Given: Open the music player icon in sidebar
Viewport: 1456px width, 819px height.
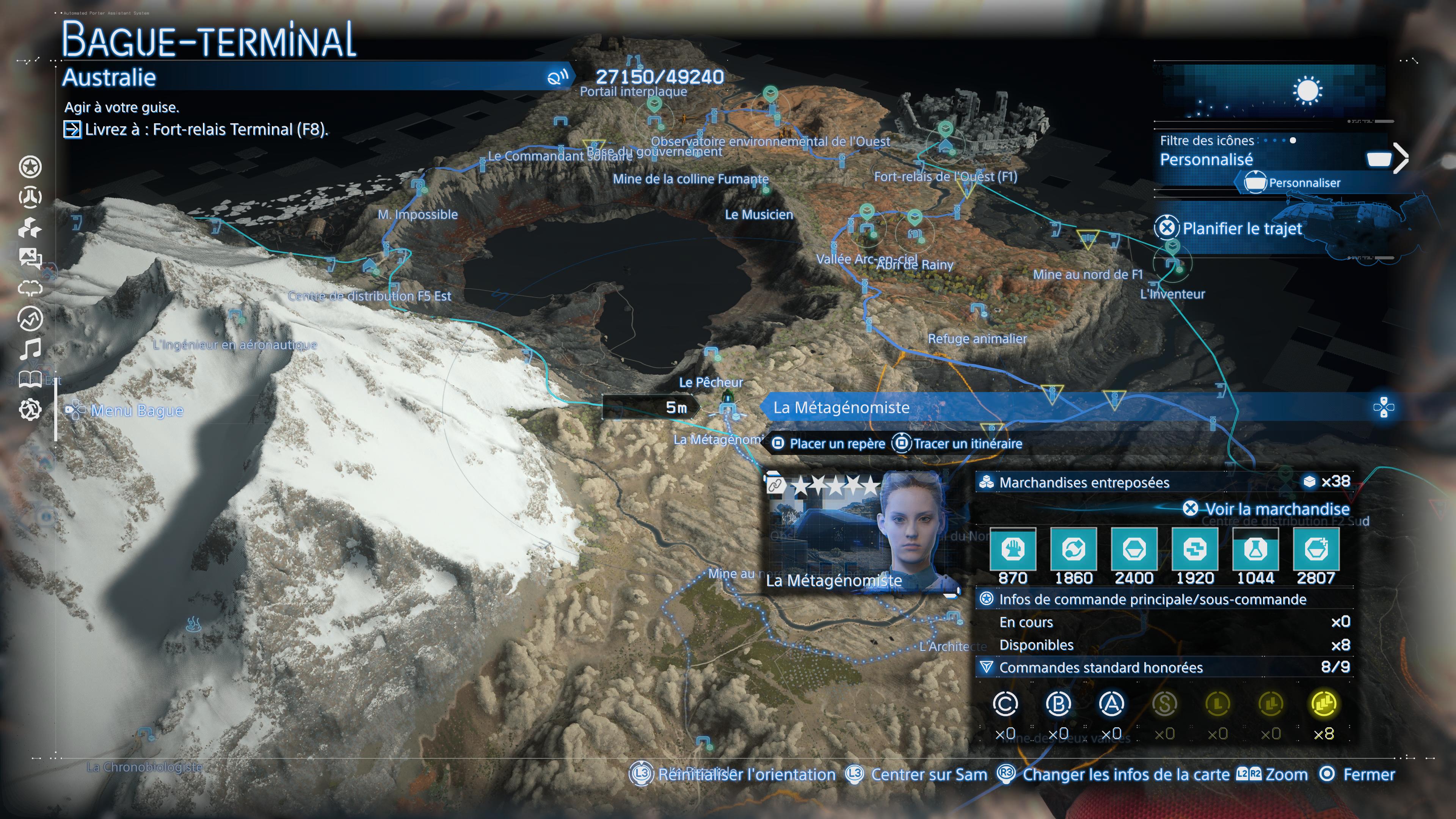Looking at the screenshot, I should [x=31, y=348].
